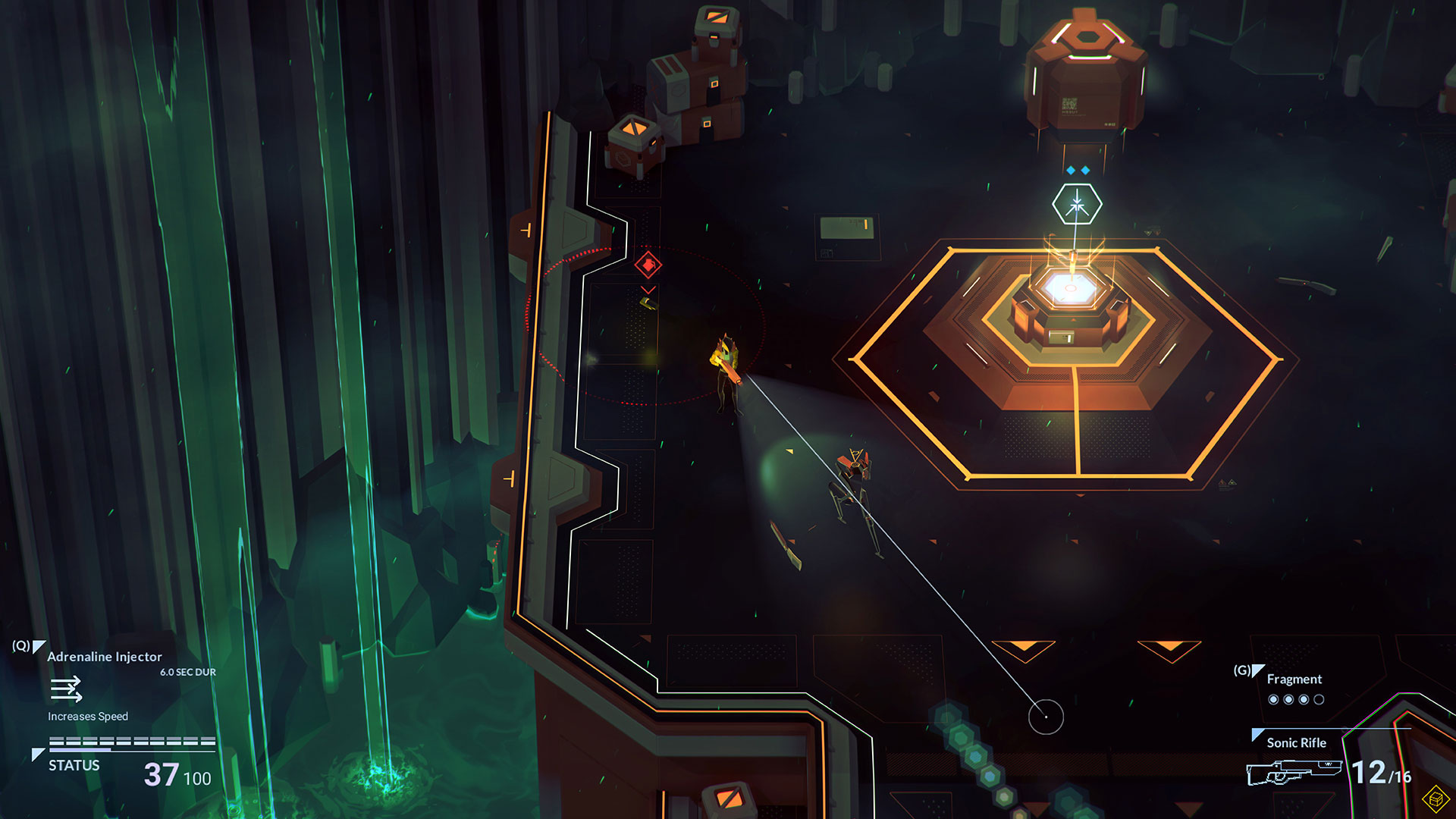Click the yellow crate pickup icon in bottom-right corner
1456x819 pixels.
point(1435,799)
